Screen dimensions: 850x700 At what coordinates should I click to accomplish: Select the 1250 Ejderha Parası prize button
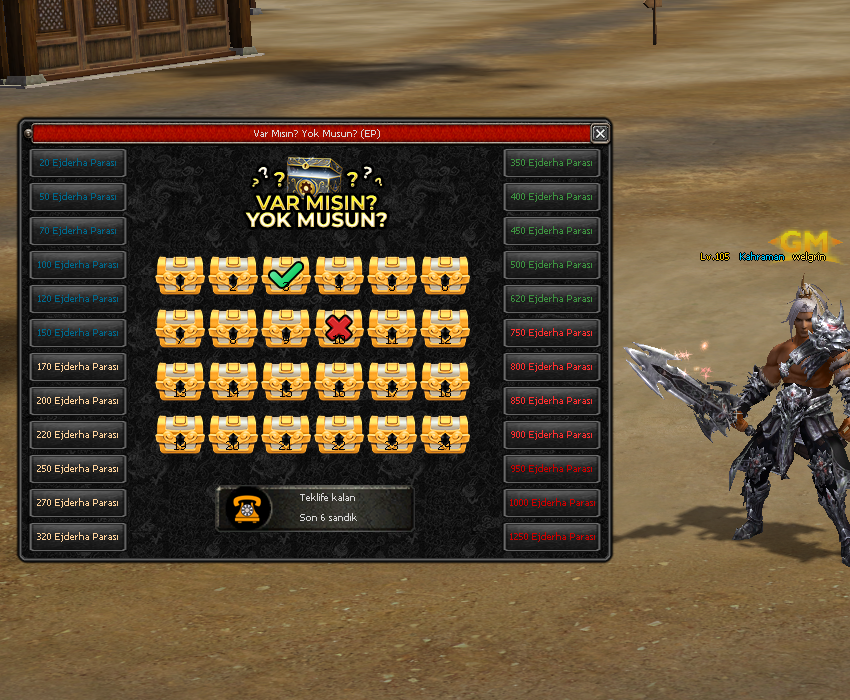(551, 536)
